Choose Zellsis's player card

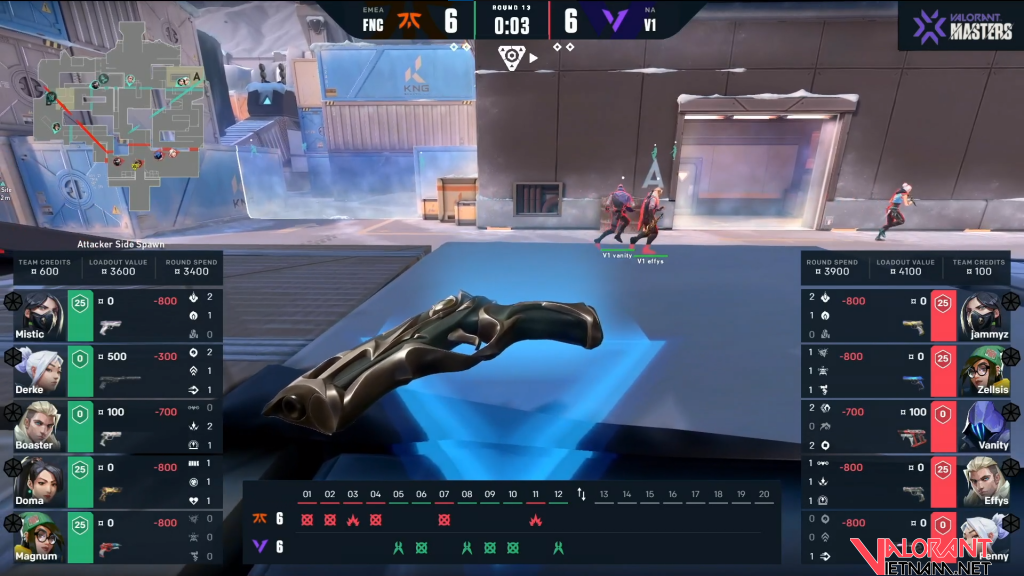[910, 370]
